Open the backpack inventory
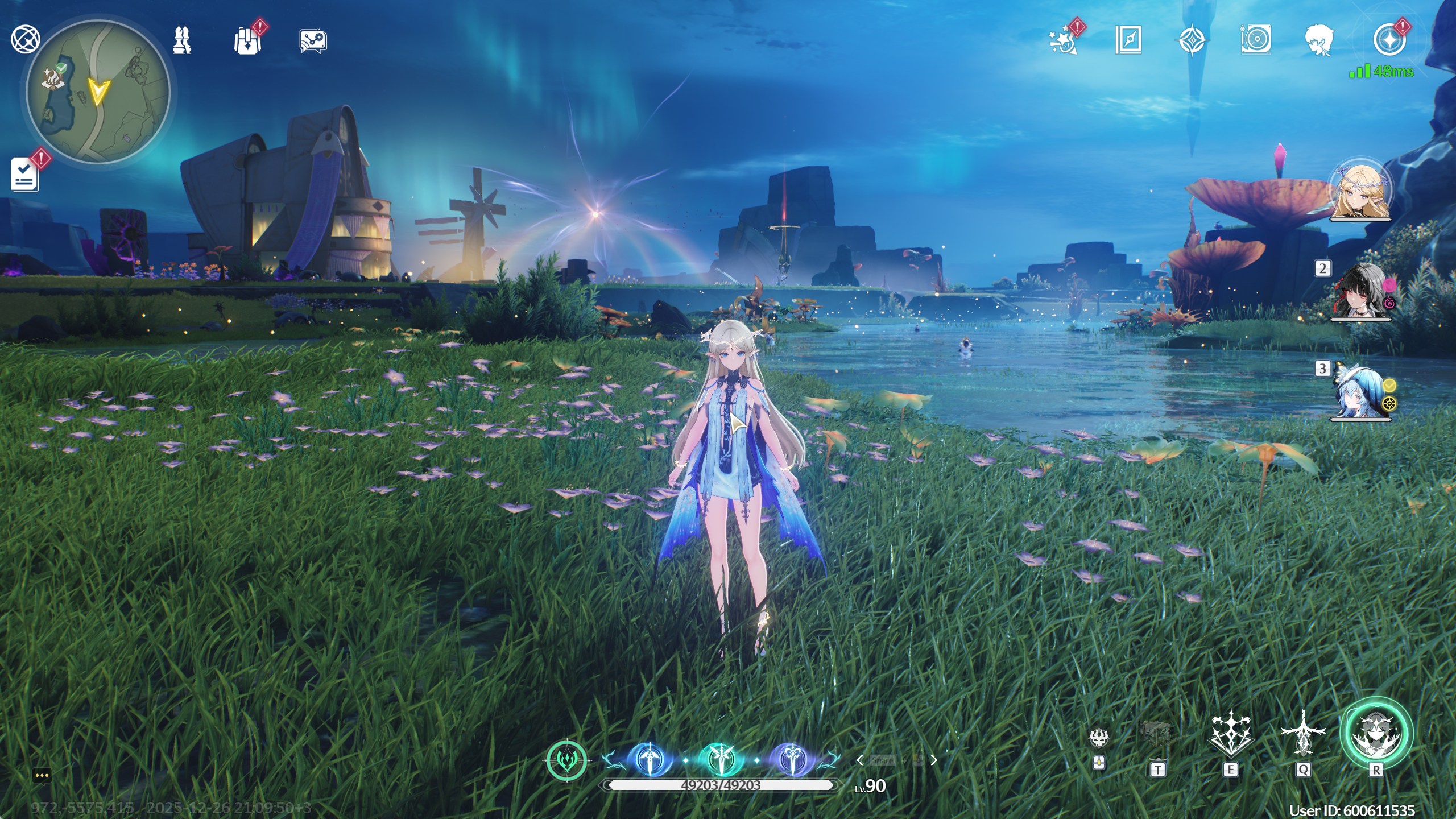 click(247, 40)
